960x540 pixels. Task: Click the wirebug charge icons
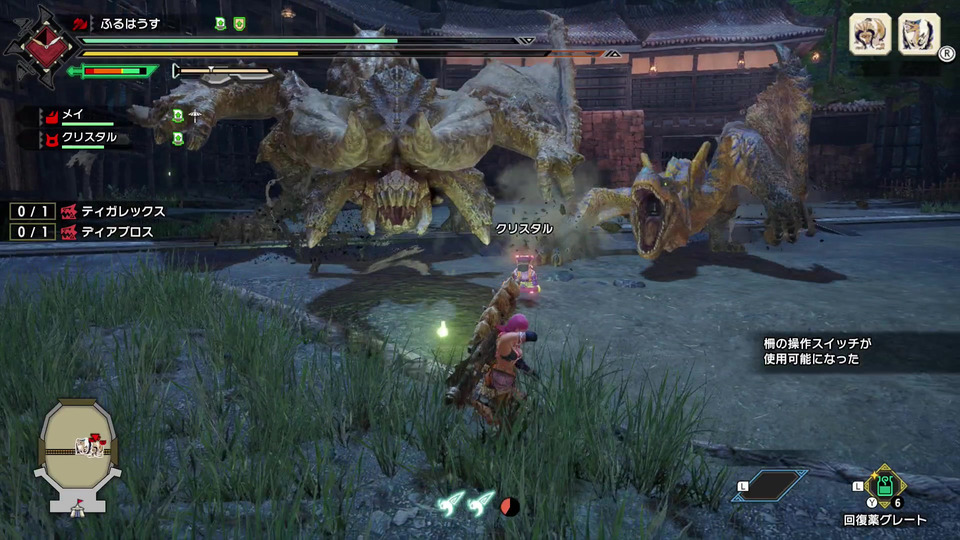click(465, 505)
